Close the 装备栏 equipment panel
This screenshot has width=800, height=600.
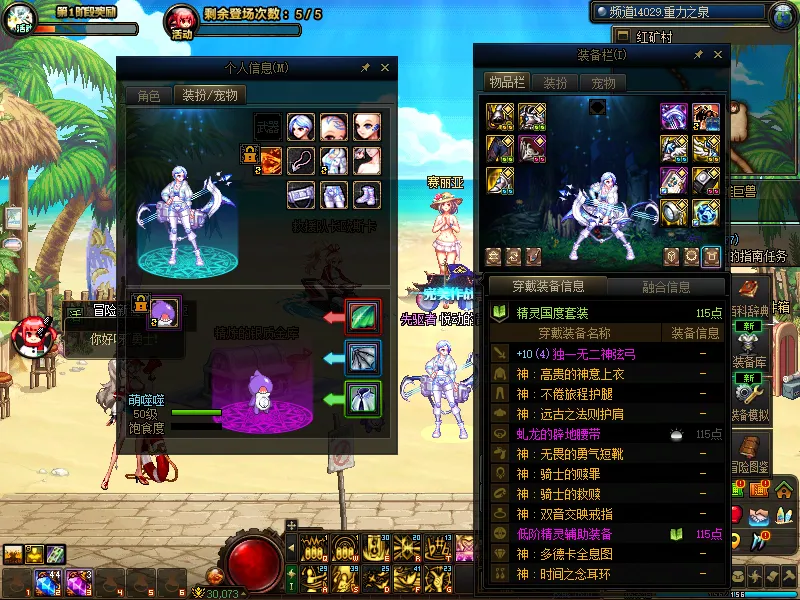click(x=718, y=55)
